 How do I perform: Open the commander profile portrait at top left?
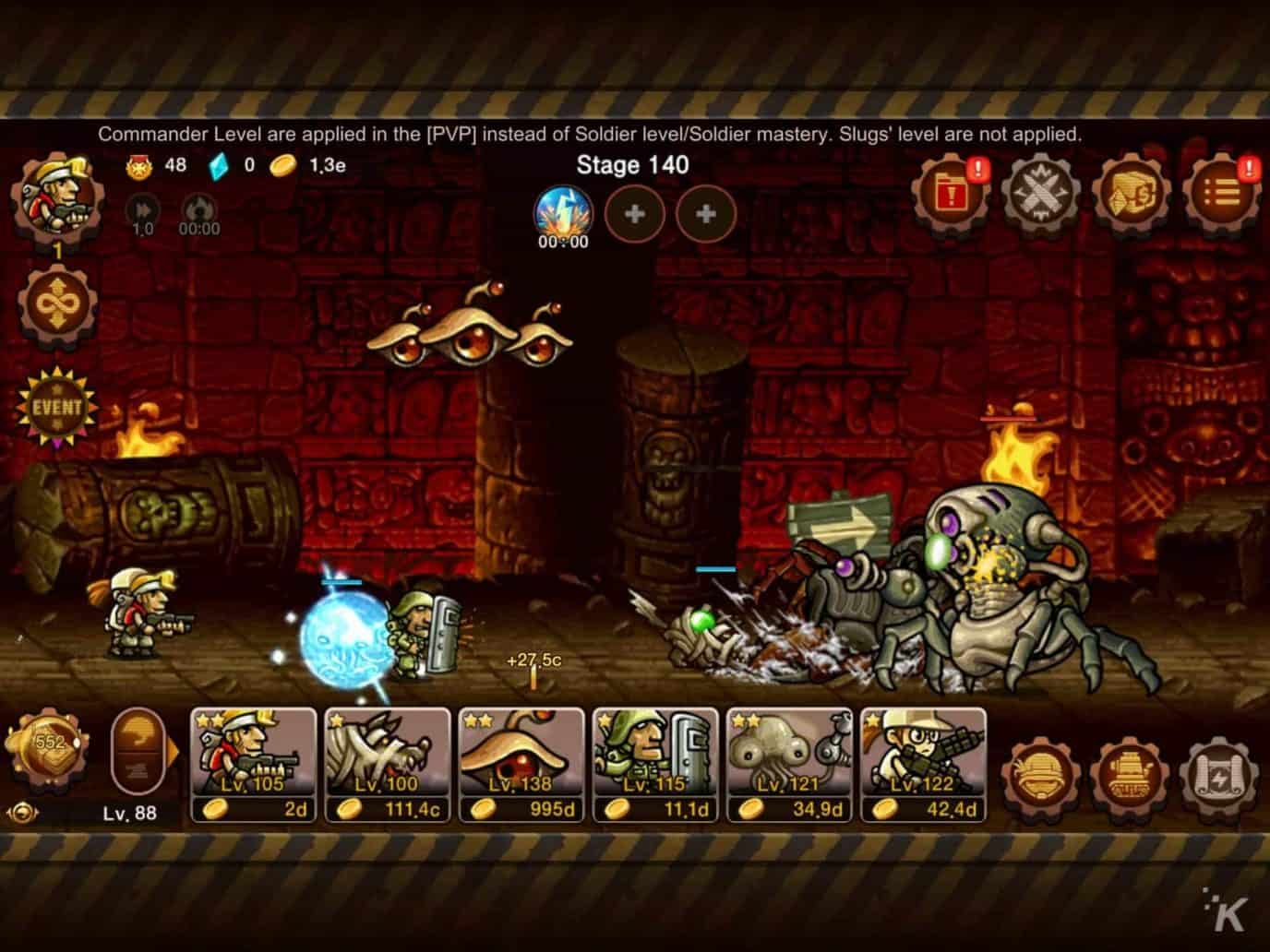55,198
